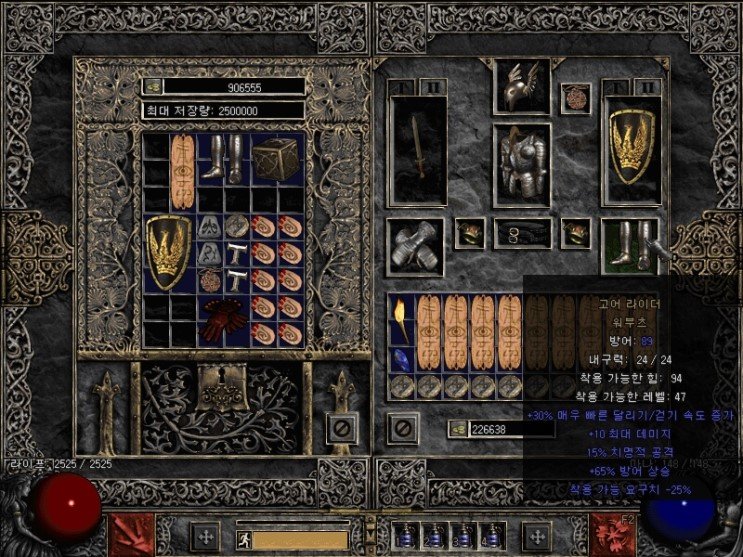
Task: Pick up the blue gem in inventory
Action: tap(402, 358)
